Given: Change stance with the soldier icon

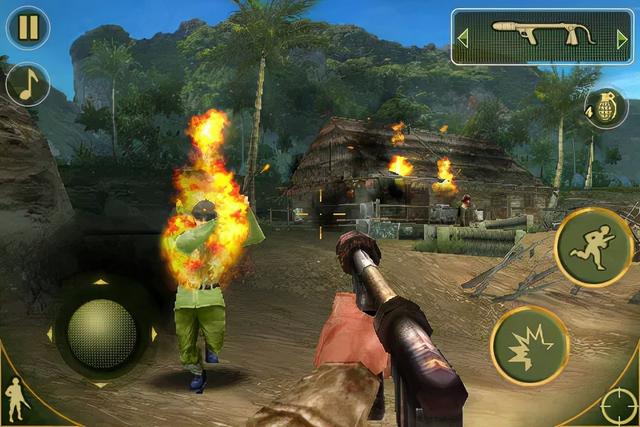Looking at the screenshot, I should (x=16, y=399).
